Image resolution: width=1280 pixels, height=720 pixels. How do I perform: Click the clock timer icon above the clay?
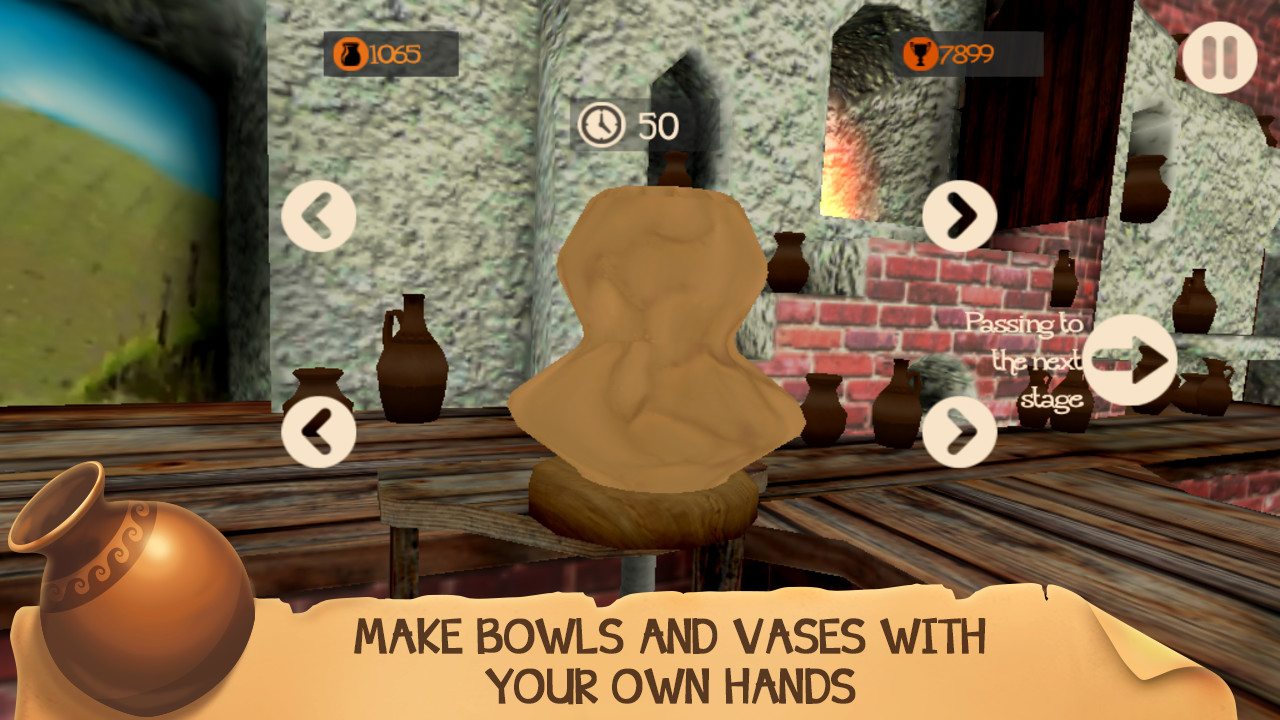601,125
